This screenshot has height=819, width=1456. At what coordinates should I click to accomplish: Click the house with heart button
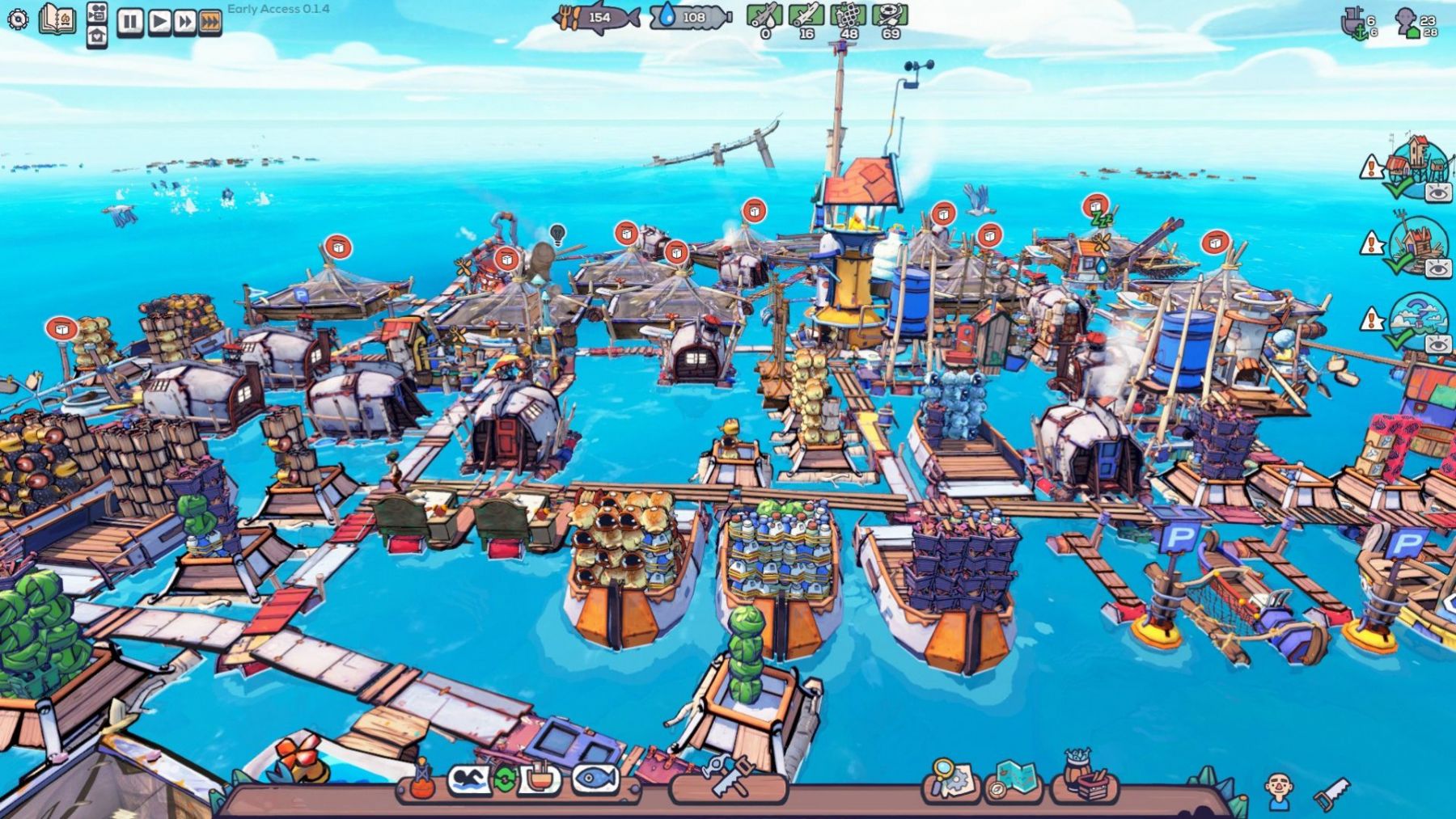tap(97, 36)
